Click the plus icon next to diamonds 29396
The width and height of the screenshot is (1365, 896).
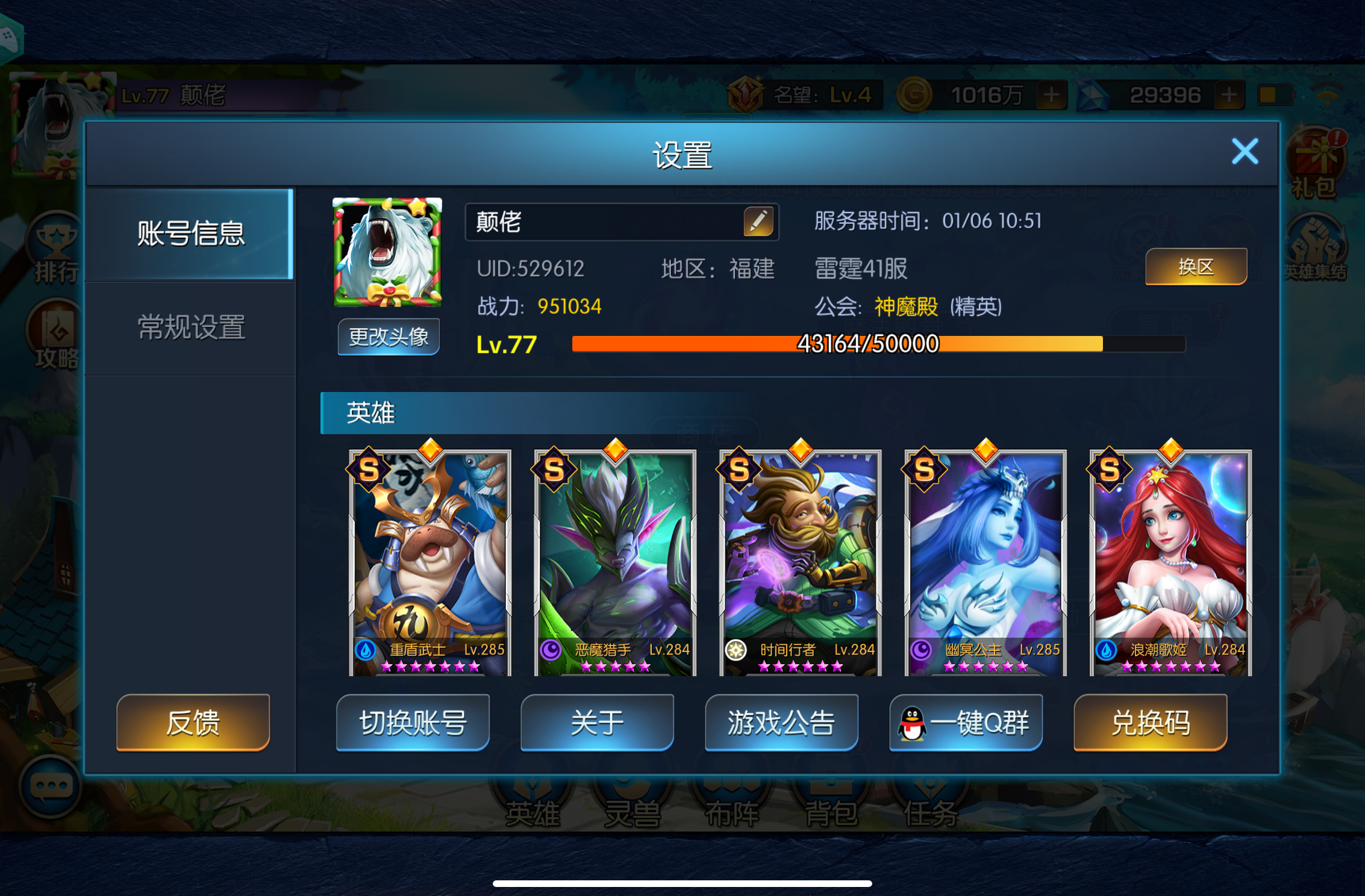[x=1230, y=95]
